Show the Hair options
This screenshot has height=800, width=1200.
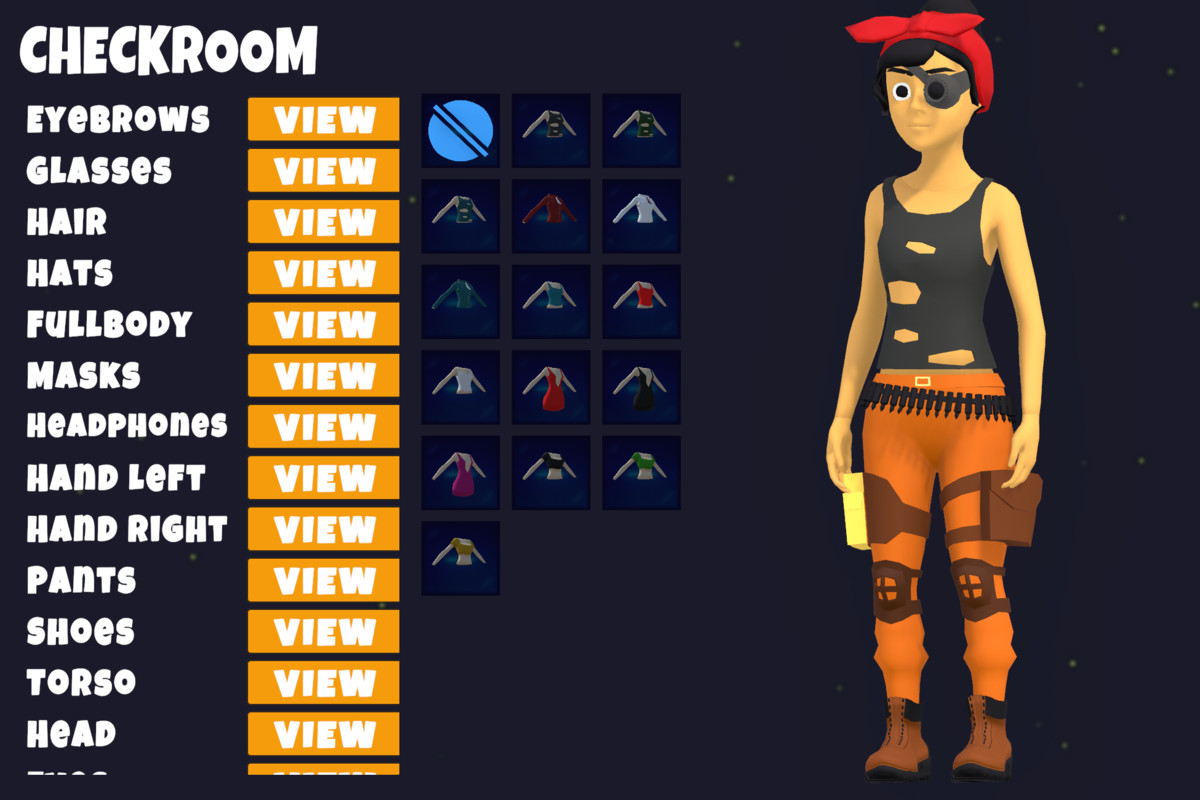[323, 222]
